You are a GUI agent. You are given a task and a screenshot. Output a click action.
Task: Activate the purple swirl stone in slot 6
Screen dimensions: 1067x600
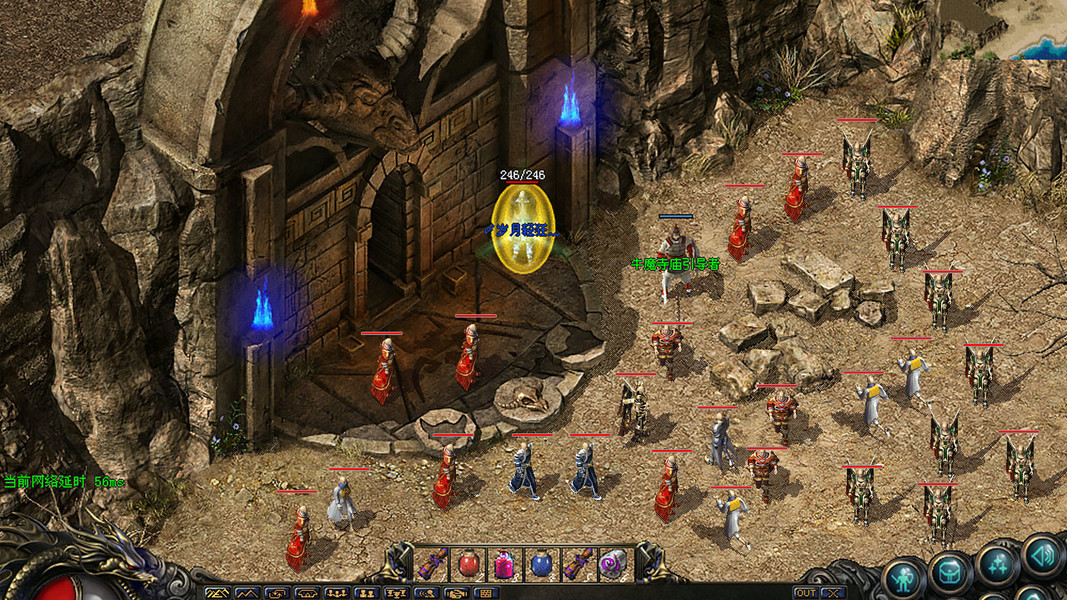coord(612,565)
